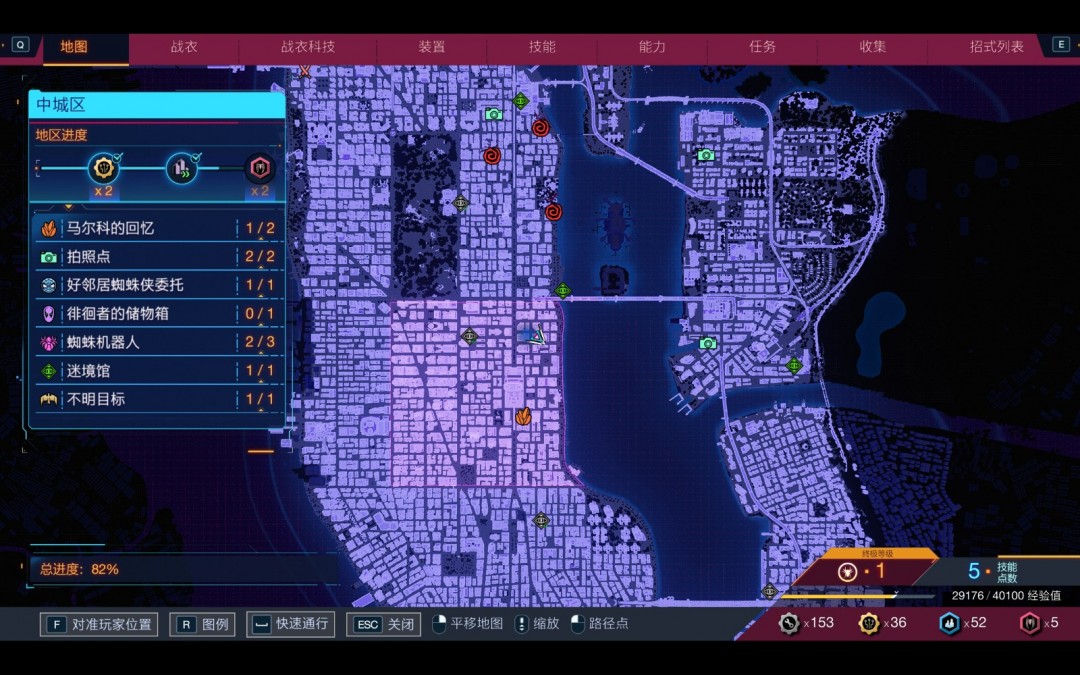Activate 快速通行 fast travel

pyautogui.click(x=291, y=625)
